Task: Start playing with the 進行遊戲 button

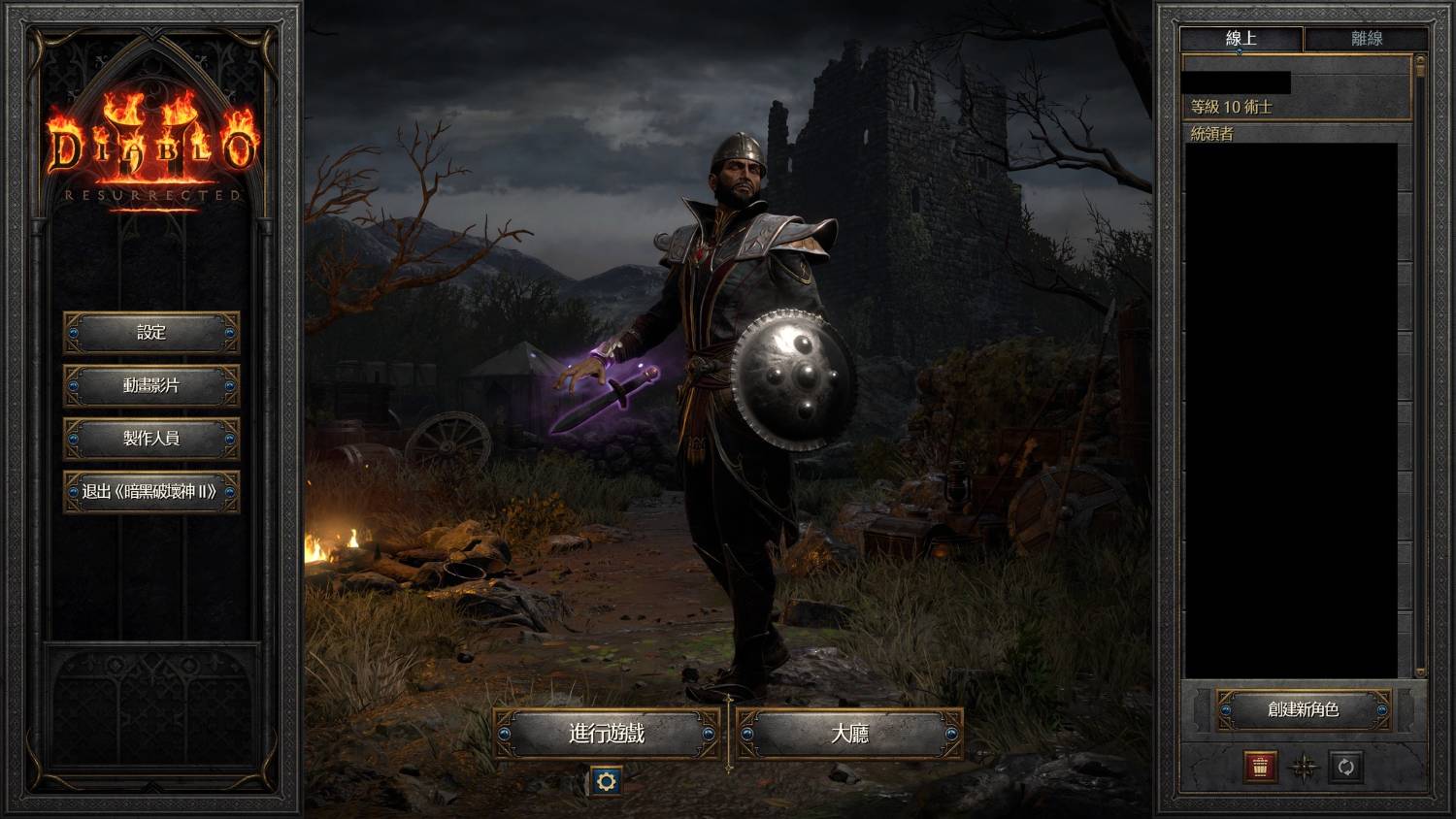Action: (607, 734)
